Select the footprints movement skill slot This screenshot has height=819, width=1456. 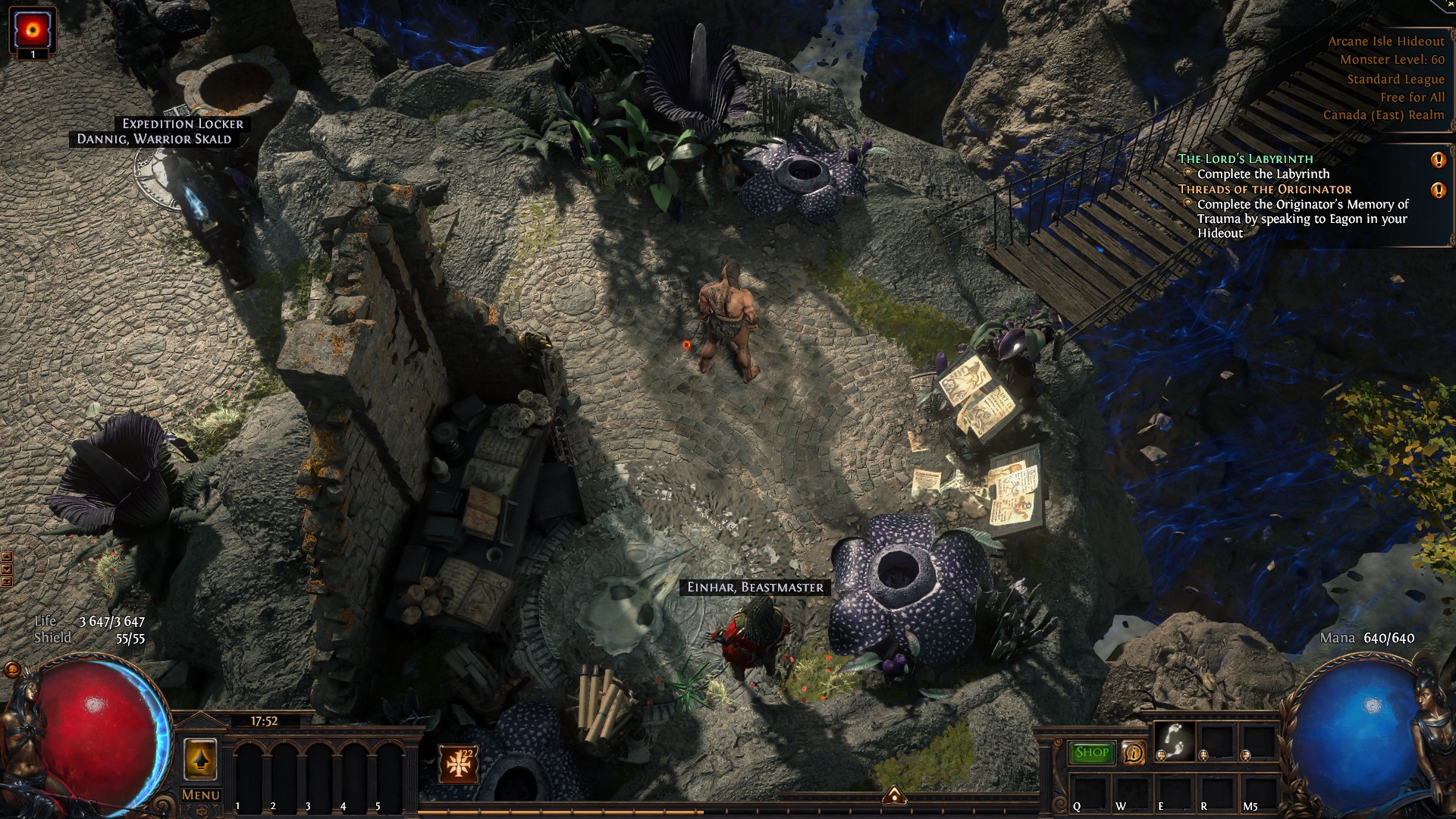point(1174,739)
